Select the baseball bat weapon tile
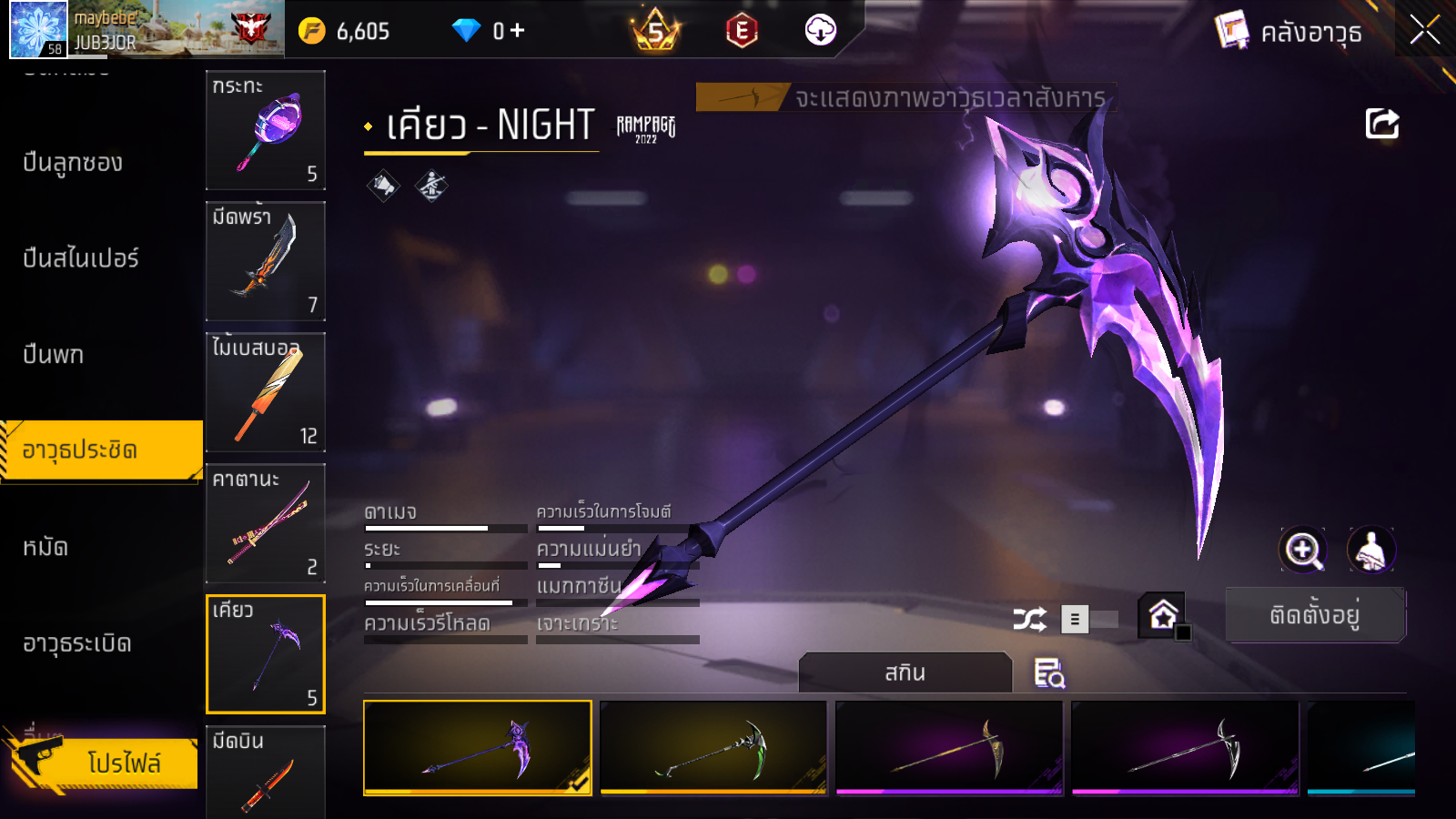 point(266,392)
